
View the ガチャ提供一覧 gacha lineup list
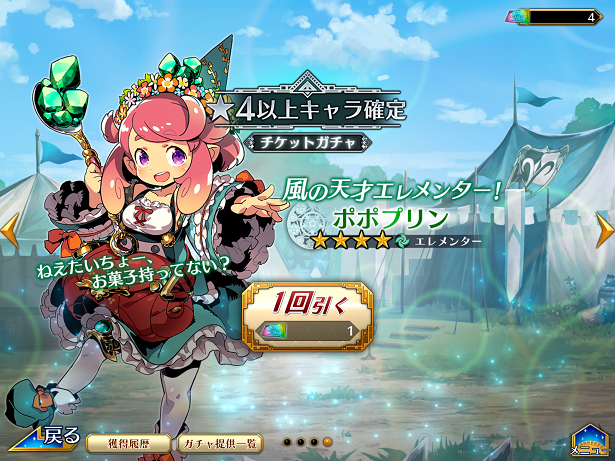[221, 441]
